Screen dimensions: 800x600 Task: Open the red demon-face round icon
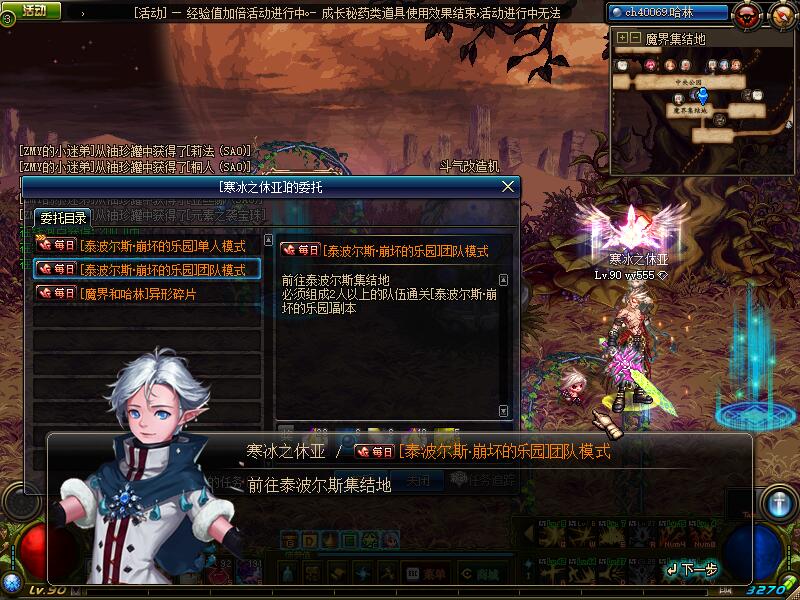point(746,14)
